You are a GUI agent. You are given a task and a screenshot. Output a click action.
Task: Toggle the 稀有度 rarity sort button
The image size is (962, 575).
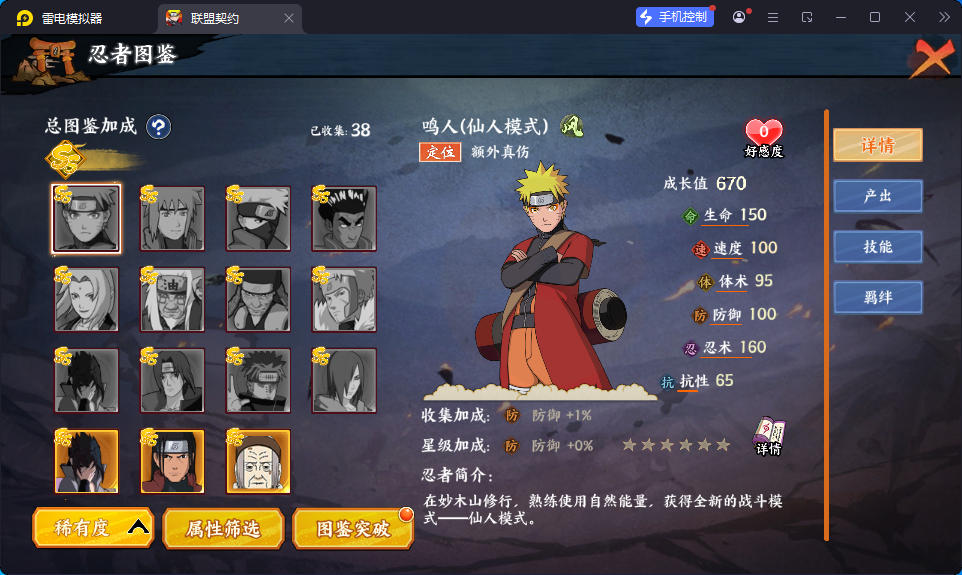(x=93, y=527)
